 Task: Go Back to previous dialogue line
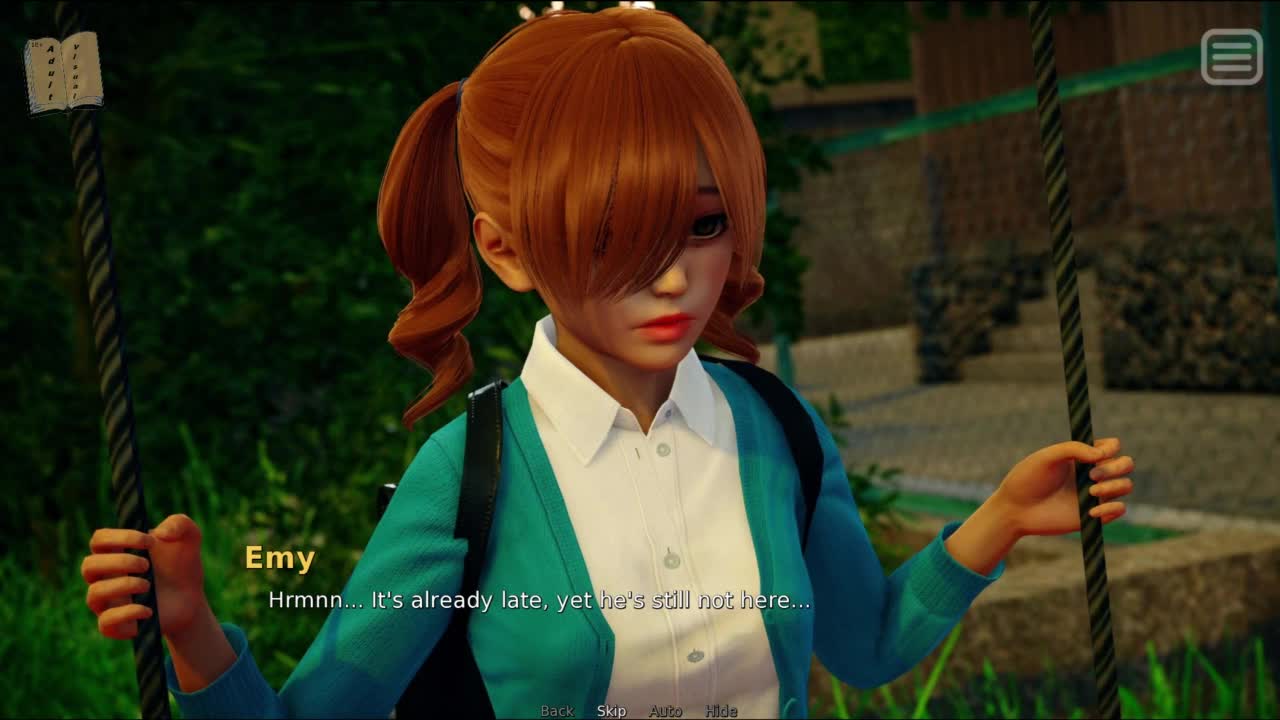[557, 711]
